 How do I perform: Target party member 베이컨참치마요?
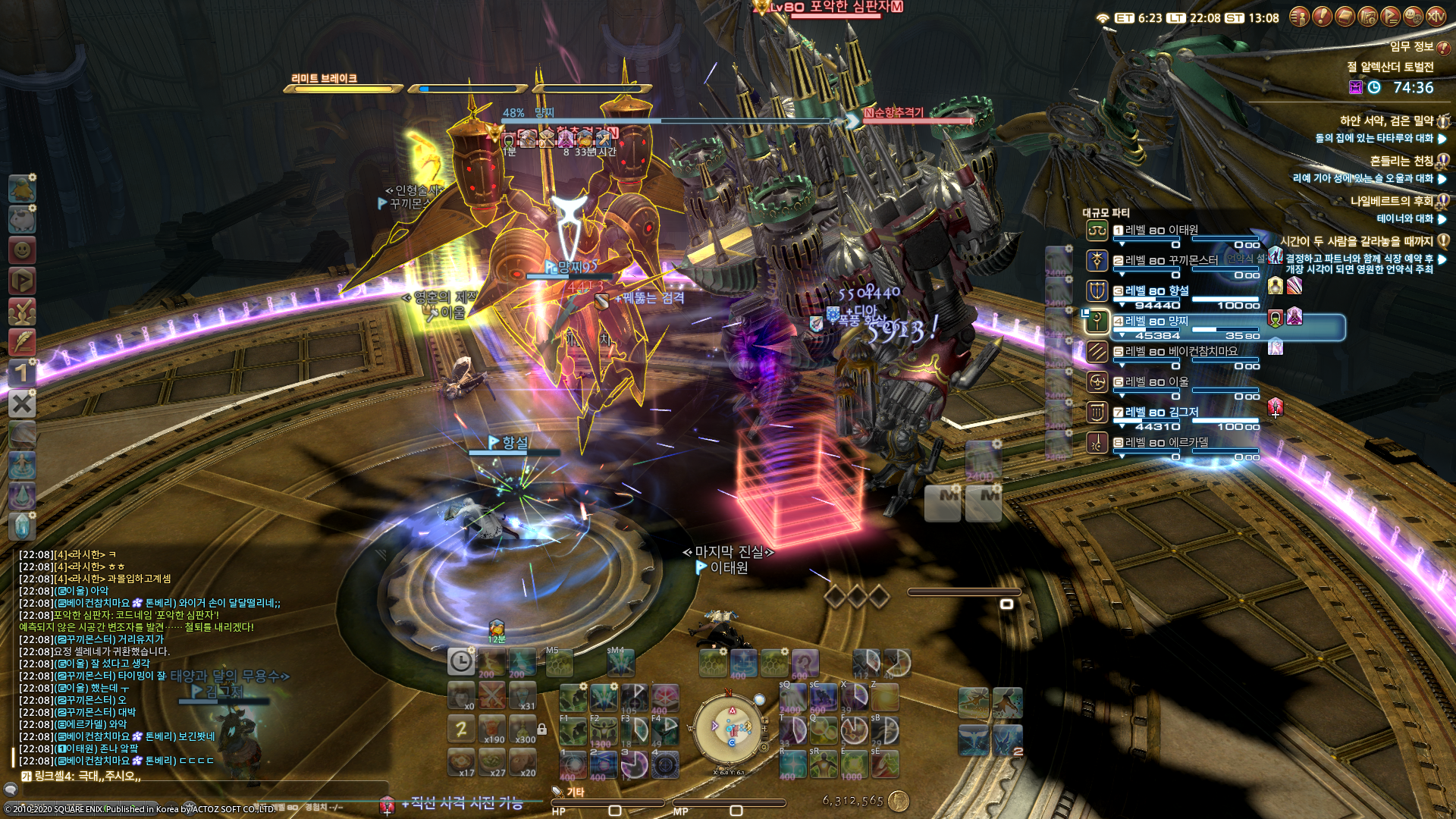1181,351
